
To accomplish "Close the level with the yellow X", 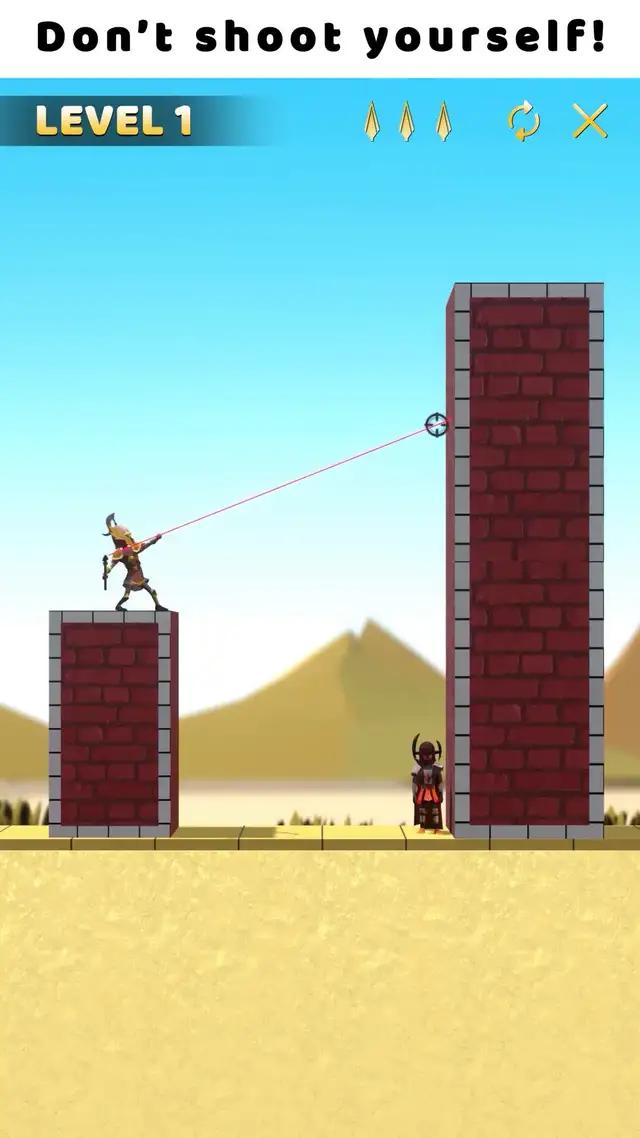I will [590, 121].
